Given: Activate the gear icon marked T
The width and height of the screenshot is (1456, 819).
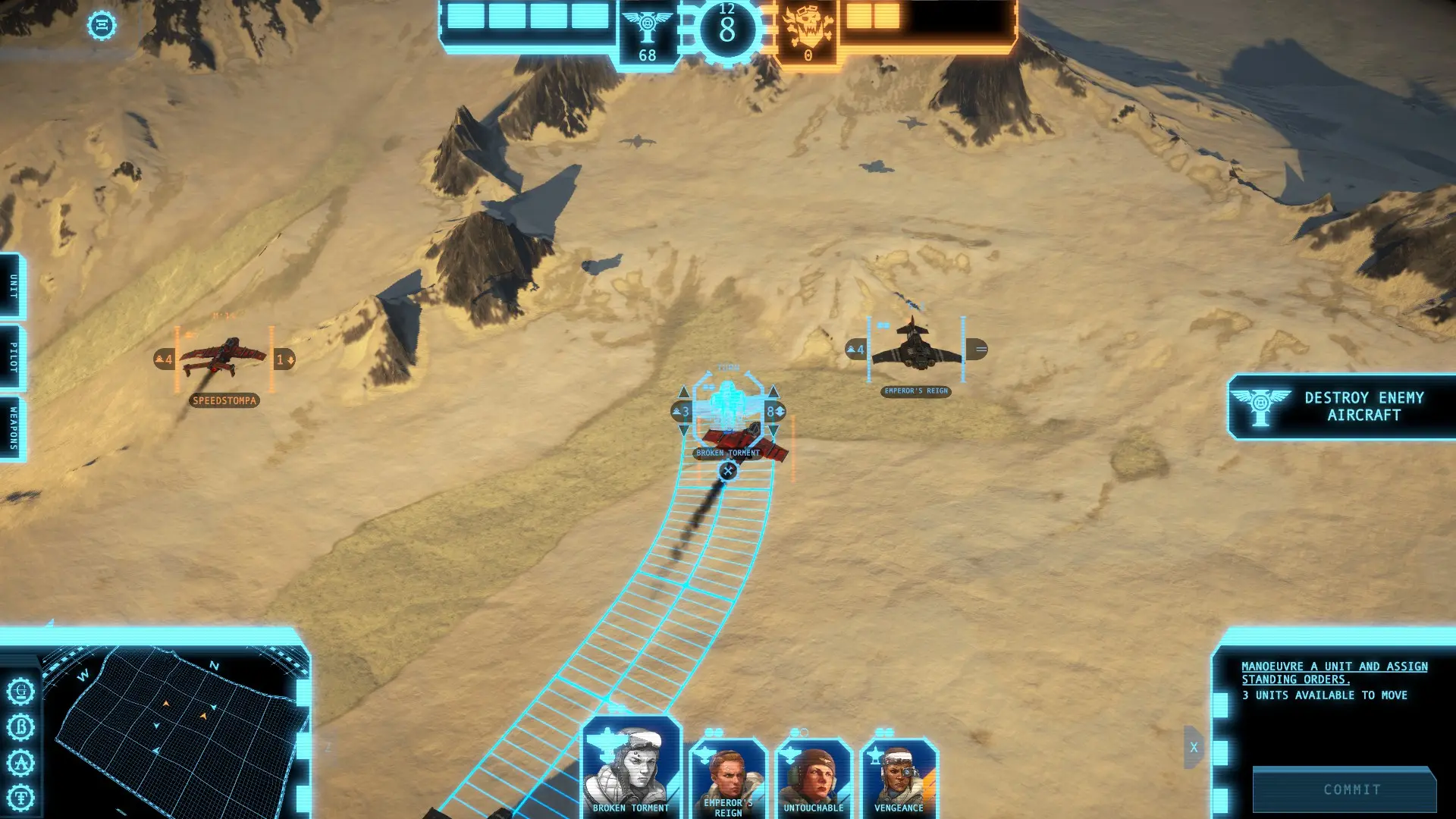Looking at the screenshot, I should tap(21, 798).
